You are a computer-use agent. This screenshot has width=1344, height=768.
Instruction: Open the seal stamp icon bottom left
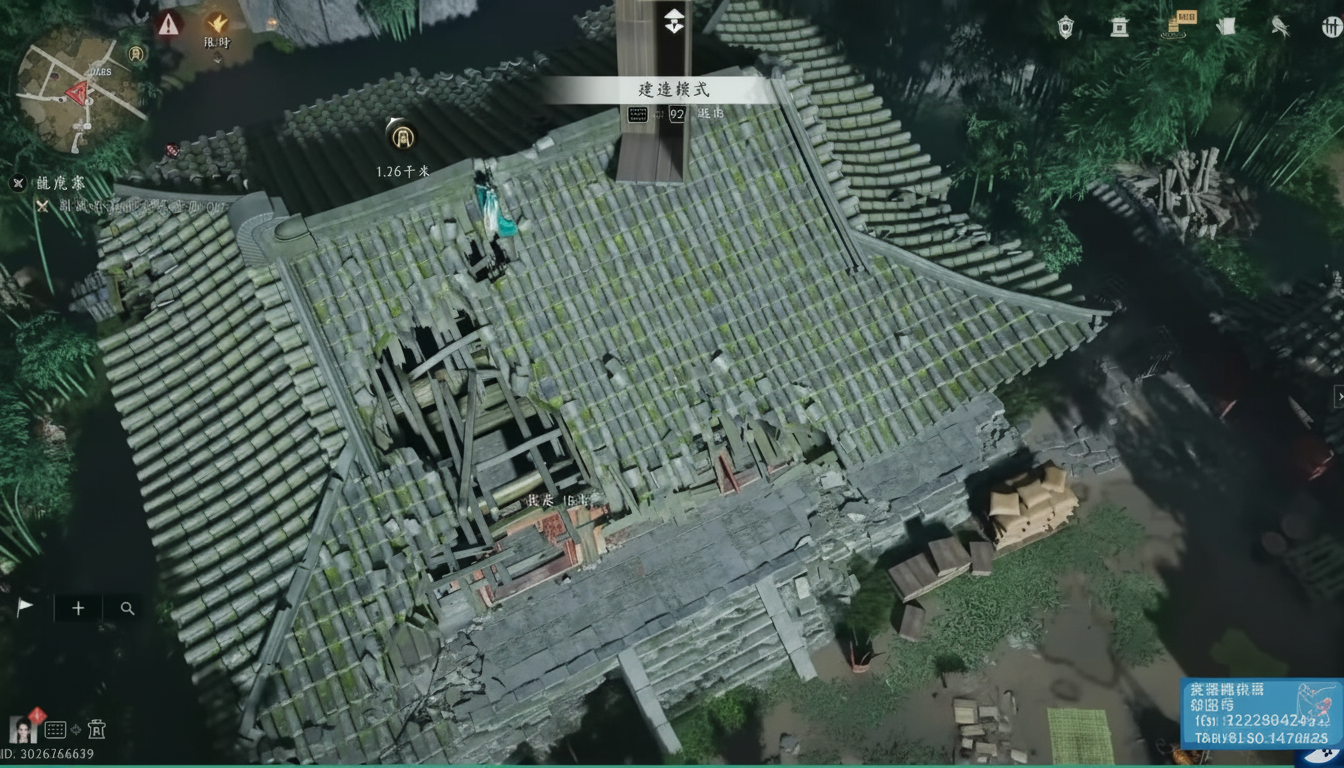coord(97,729)
